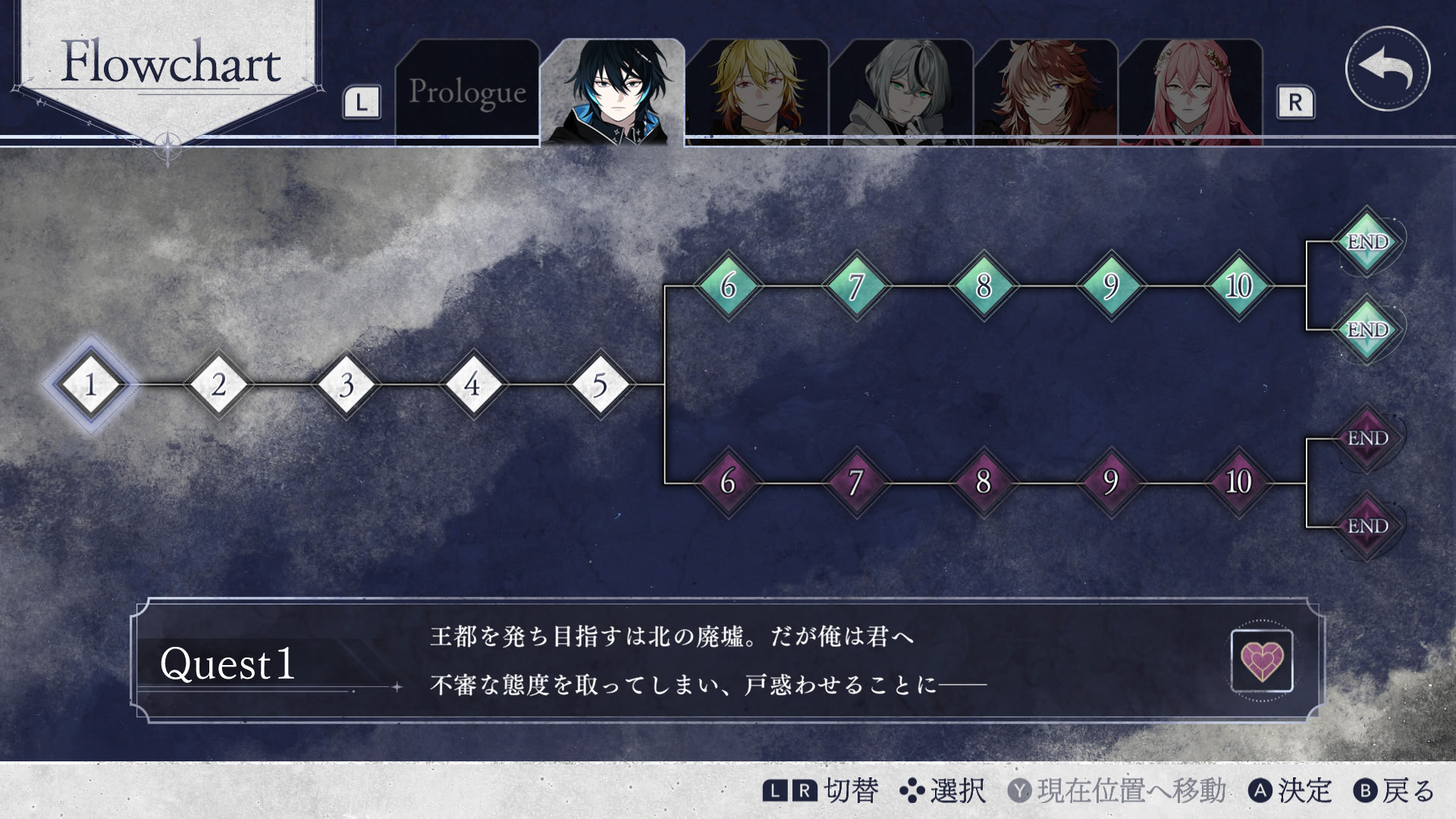Select Quest 1 node on the flowchart

point(90,385)
